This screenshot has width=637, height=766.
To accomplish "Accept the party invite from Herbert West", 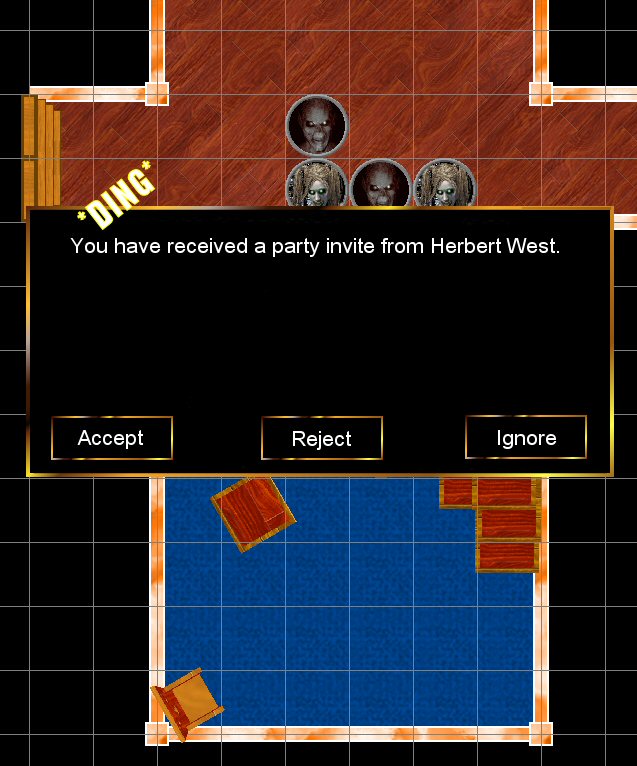I will pyautogui.click(x=112, y=438).
